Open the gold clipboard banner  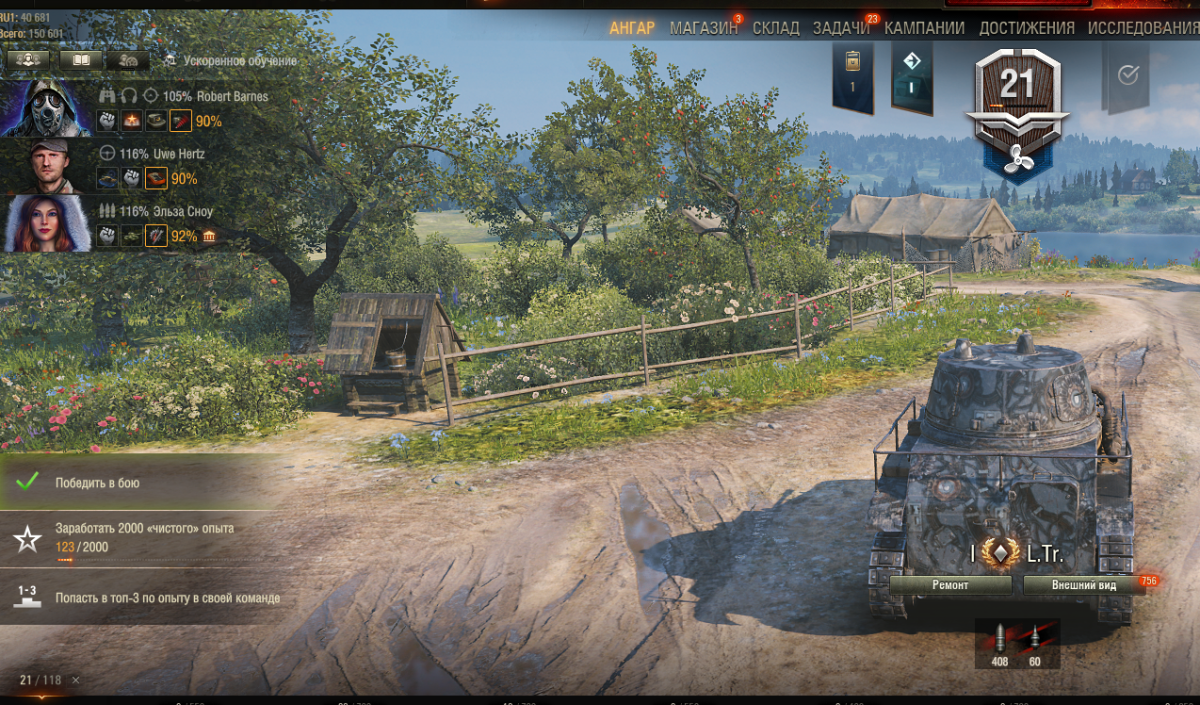click(852, 73)
